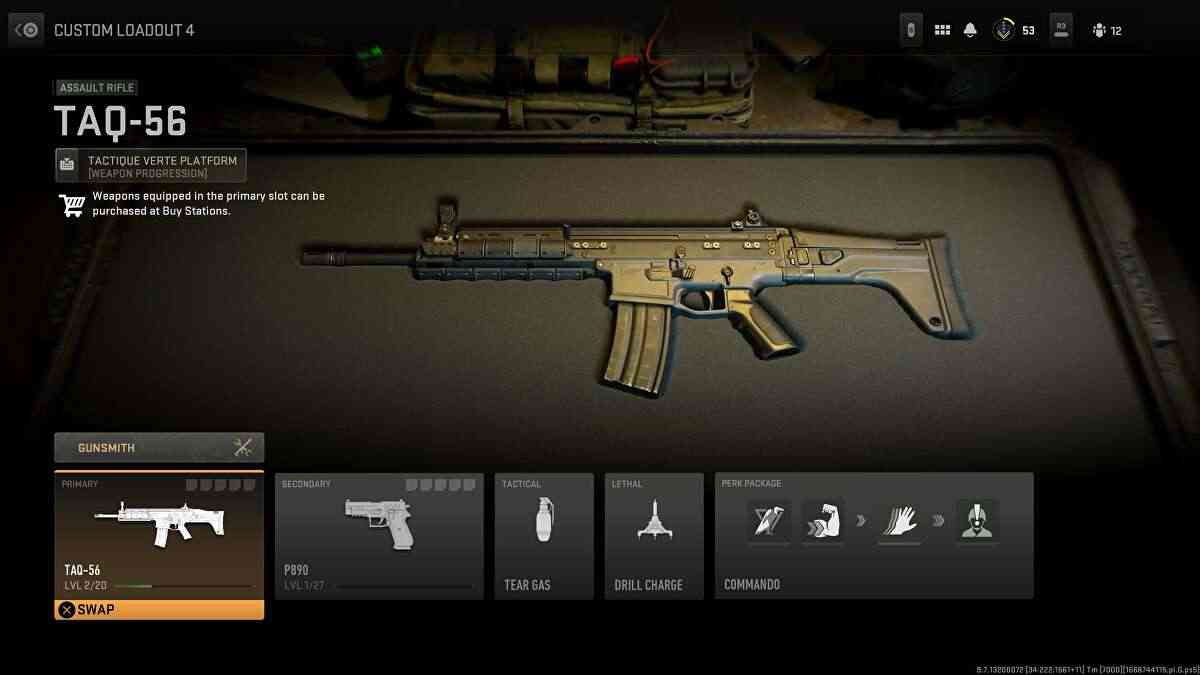The image size is (1200, 675).
Task: View Tactique Verte Platform weapon progression
Action: pos(151,165)
